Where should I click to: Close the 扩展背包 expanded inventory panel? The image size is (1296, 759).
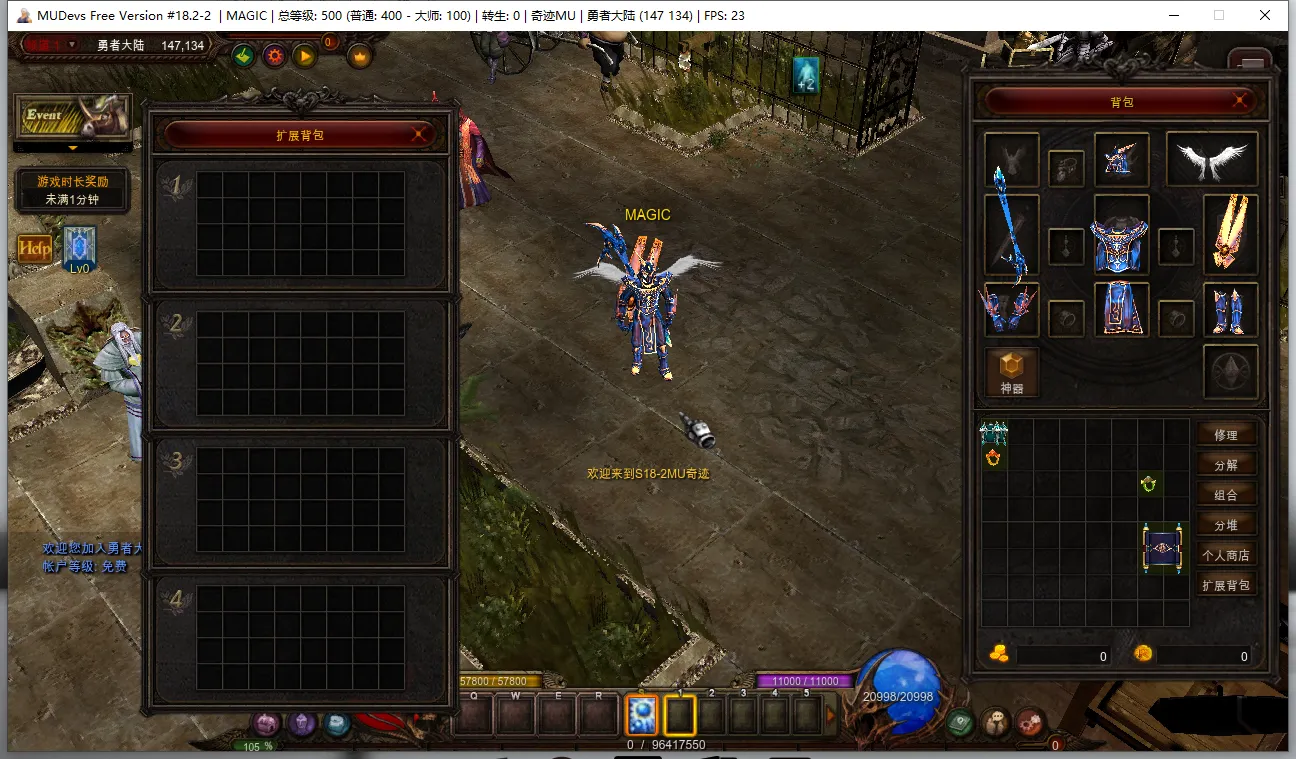pos(422,134)
